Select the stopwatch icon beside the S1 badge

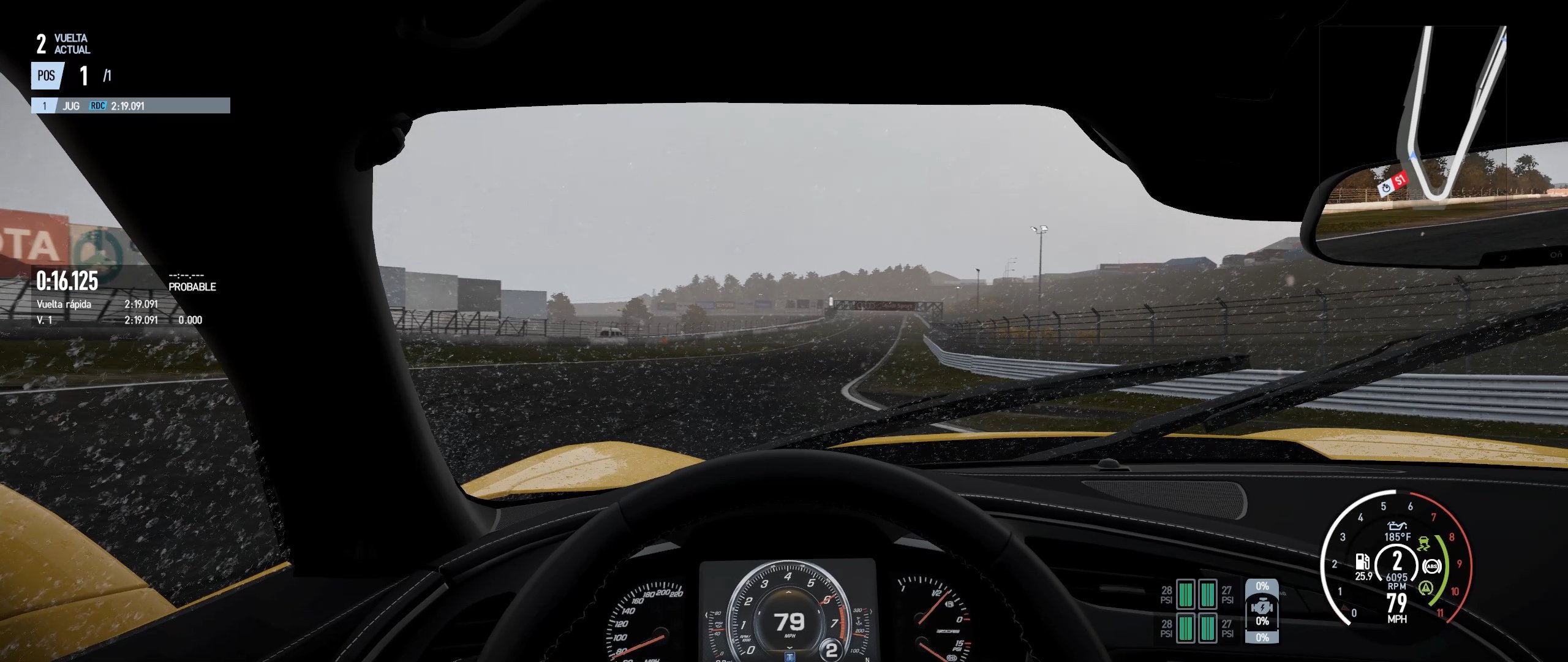click(1386, 188)
